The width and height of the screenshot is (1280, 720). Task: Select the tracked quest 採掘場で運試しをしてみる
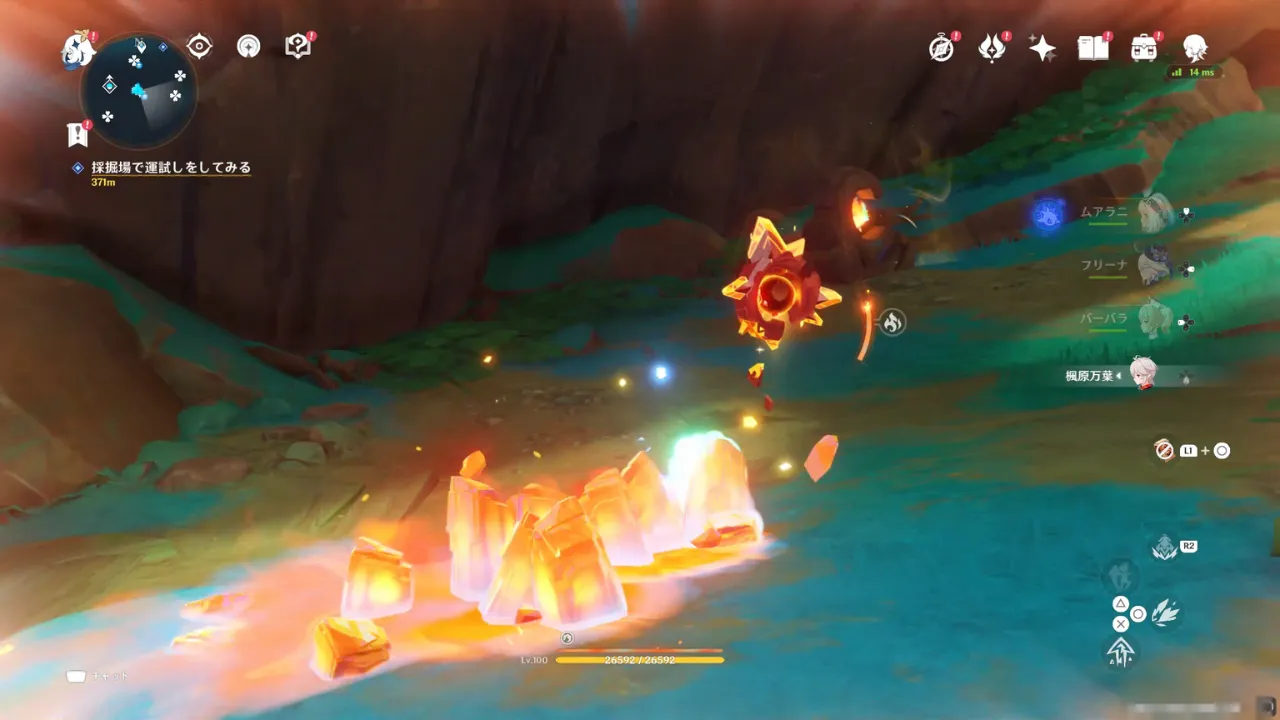coord(170,168)
